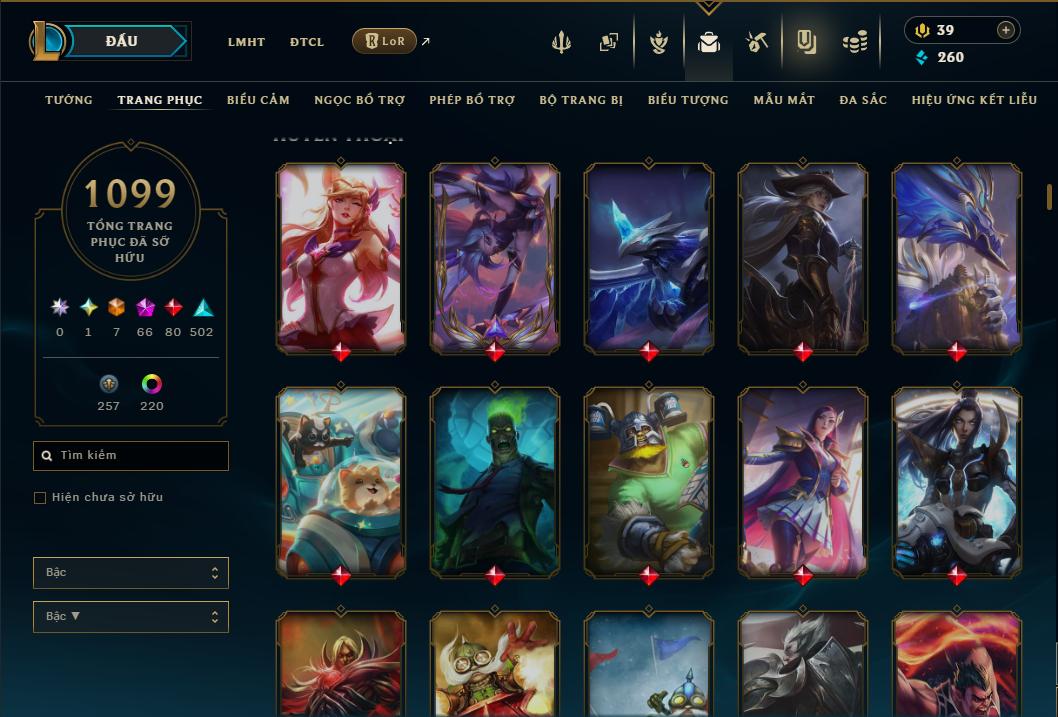1058x717 pixels.
Task: Click the Tìm kiếm search field
Action: click(x=131, y=456)
